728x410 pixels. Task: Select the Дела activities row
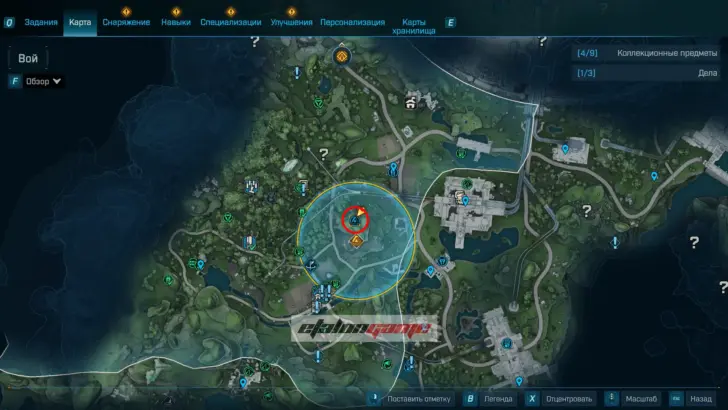coord(646,73)
